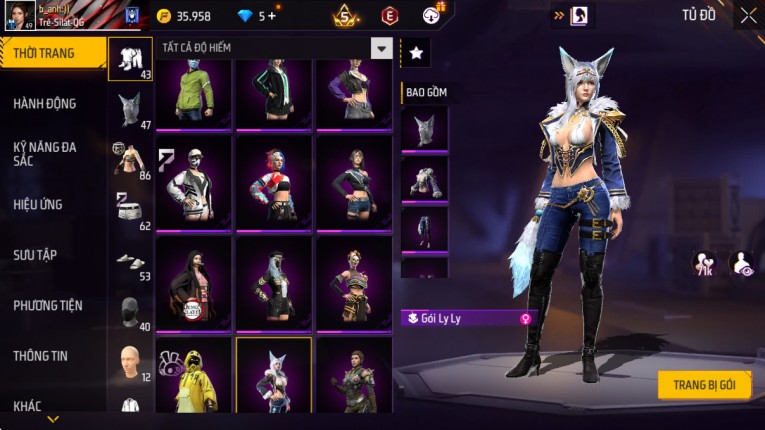
Task: Toggle the star favorites filter
Action: pos(415,50)
